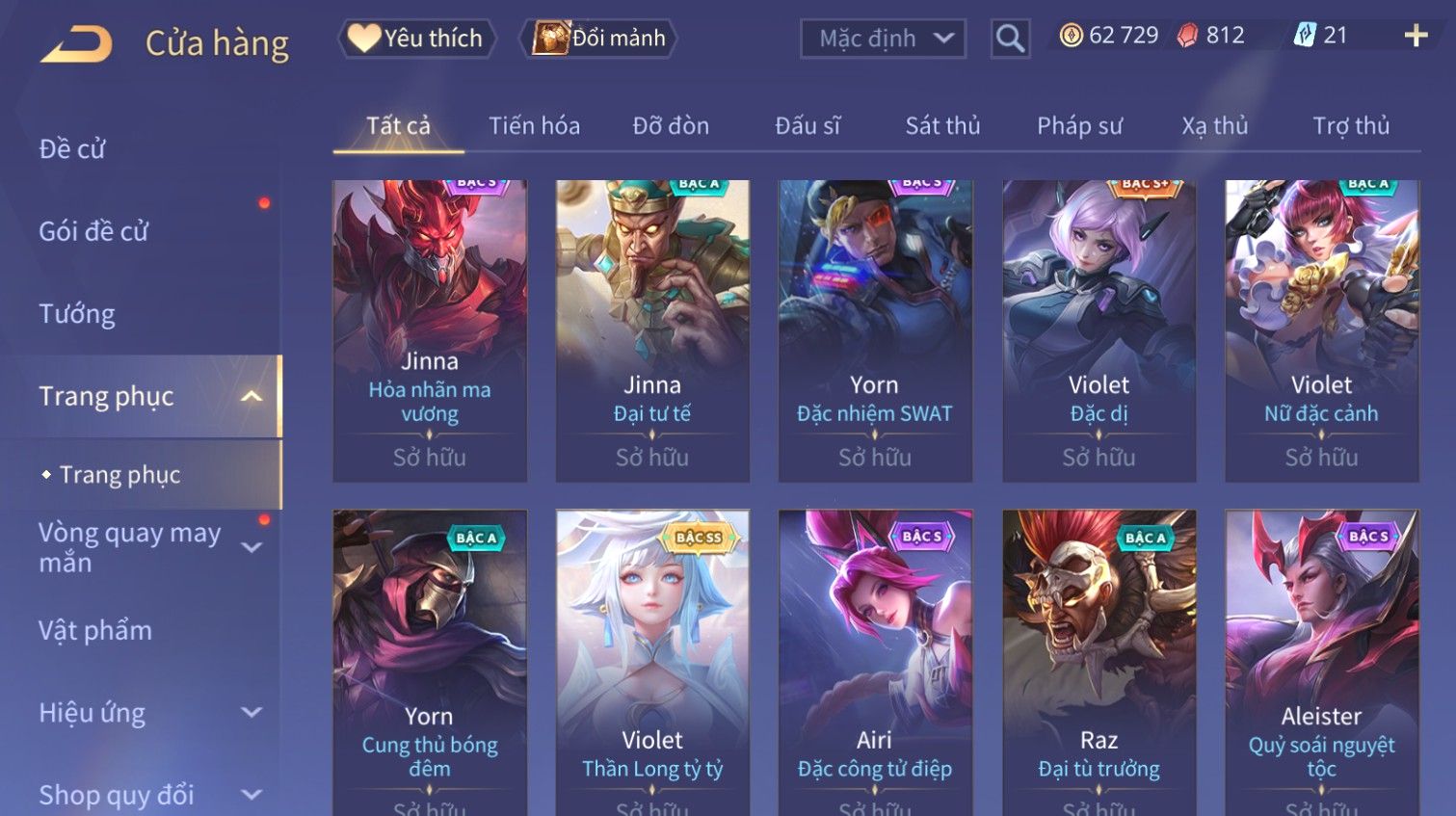Expand the Hiệu ứng menu
This screenshot has height=816, width=1456.
tap(145, 713)
